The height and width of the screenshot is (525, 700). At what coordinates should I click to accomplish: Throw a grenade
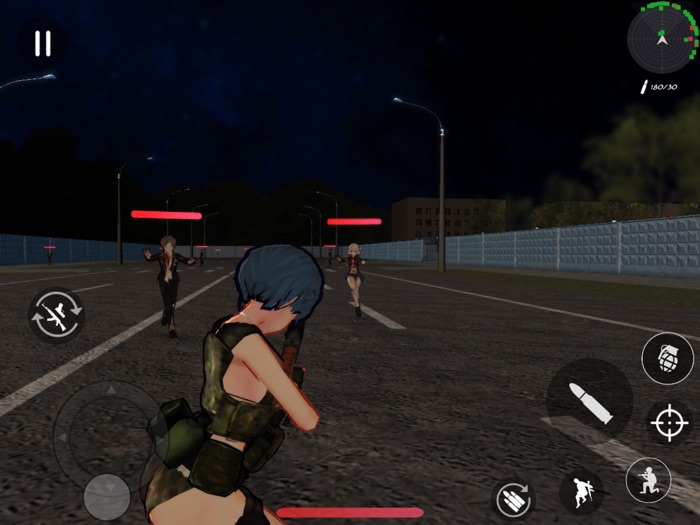667,359
